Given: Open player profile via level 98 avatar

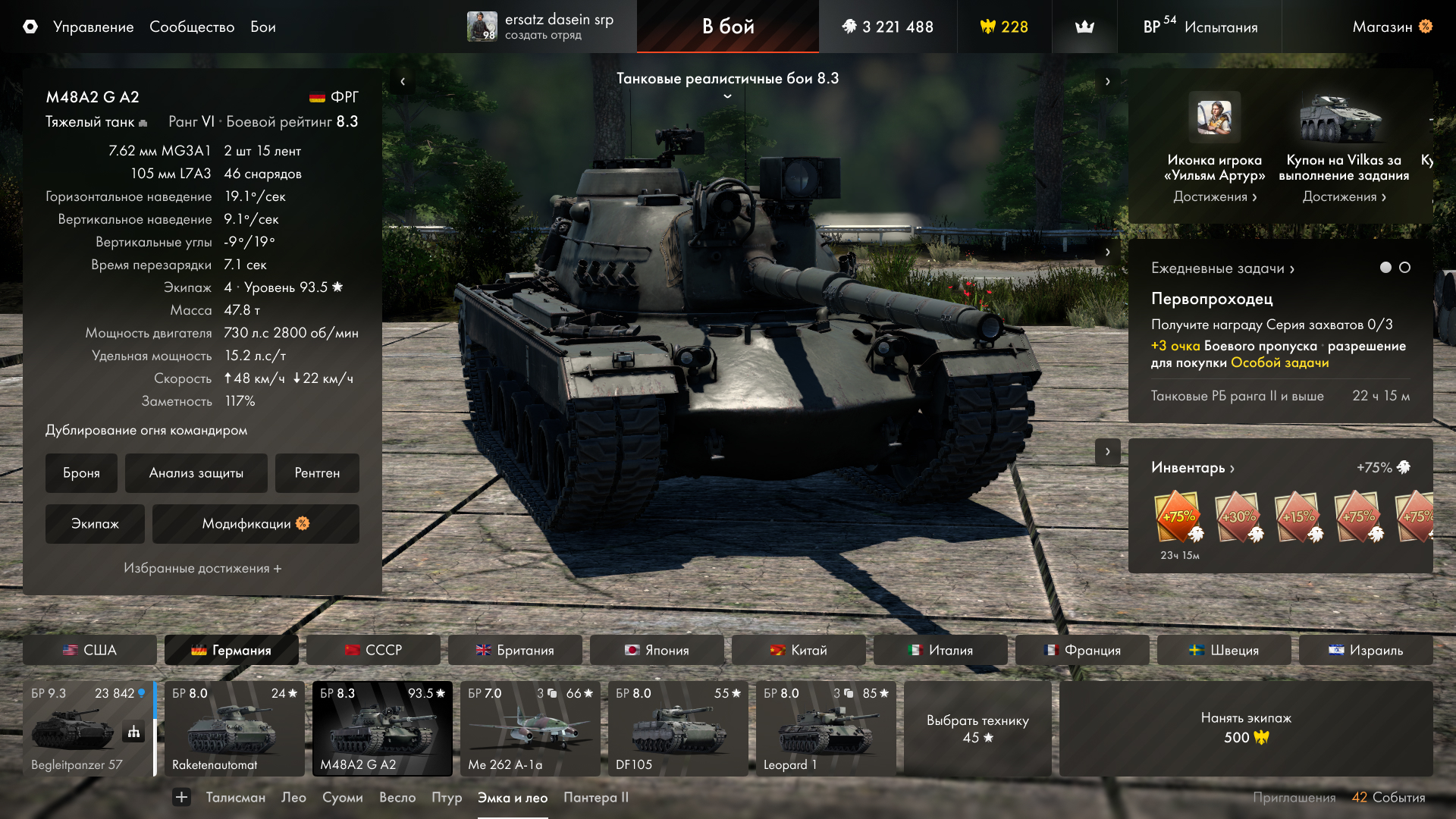Looking at the screenshot, I should coord(483,27).
